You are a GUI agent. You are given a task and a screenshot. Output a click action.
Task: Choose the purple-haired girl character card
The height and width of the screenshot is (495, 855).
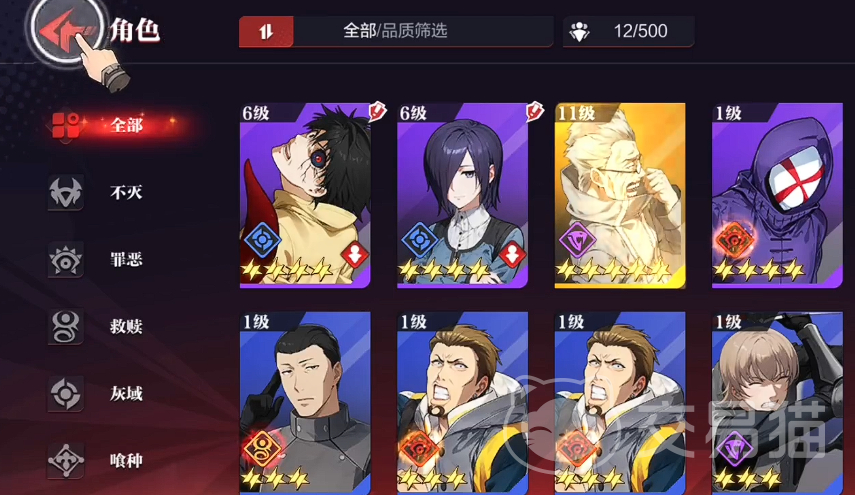[462, 195]
